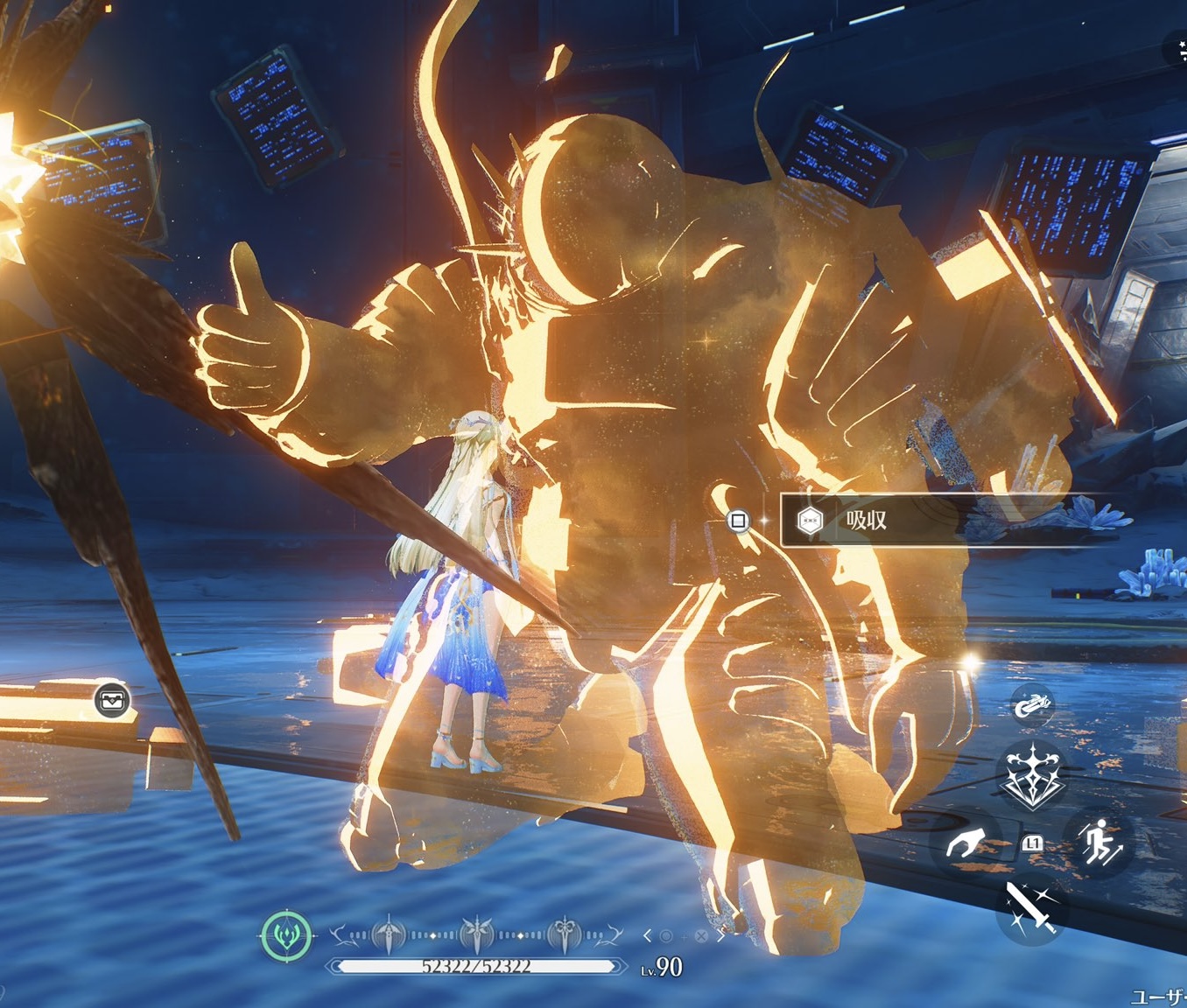Use the utility gadget tool icon
The height and width of the screenshot is (1008, 1187).
[1033, 704]
